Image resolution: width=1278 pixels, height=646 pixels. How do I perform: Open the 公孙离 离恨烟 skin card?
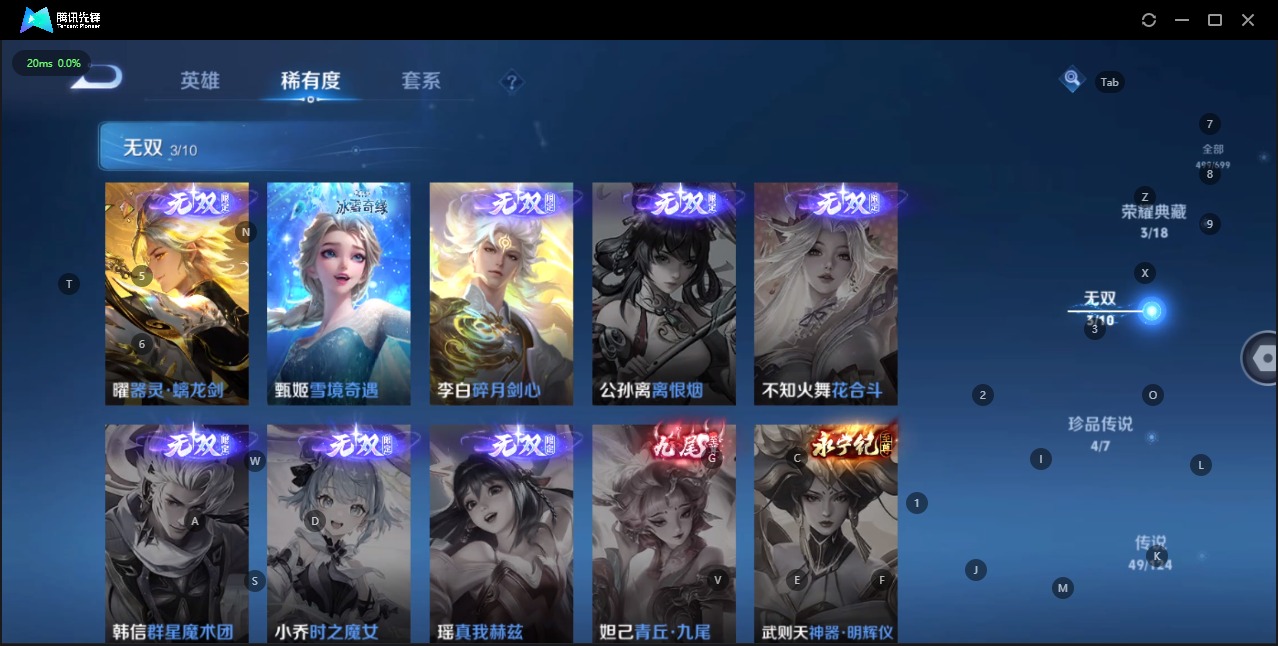pos(664,293)
